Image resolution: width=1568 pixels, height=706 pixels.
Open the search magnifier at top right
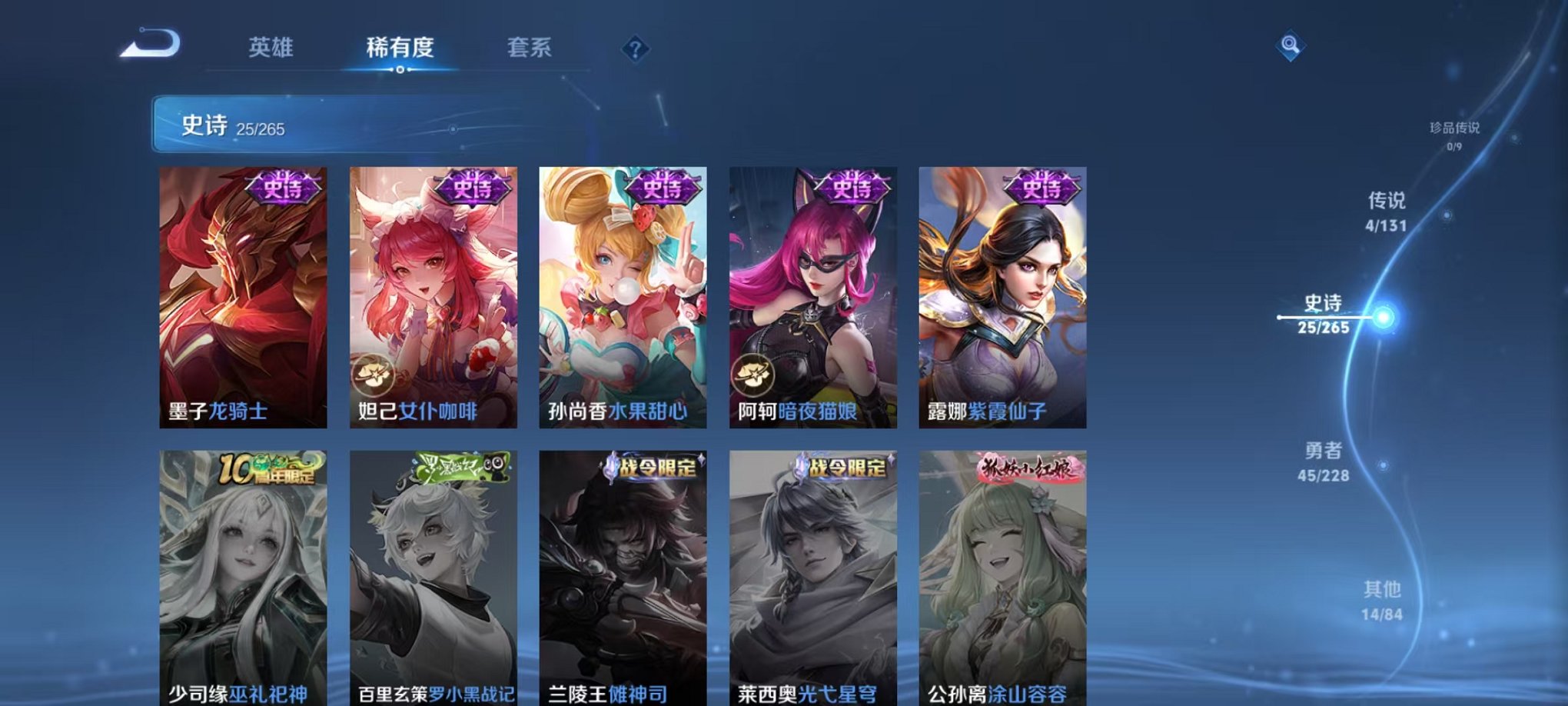tap(1292, 45)
